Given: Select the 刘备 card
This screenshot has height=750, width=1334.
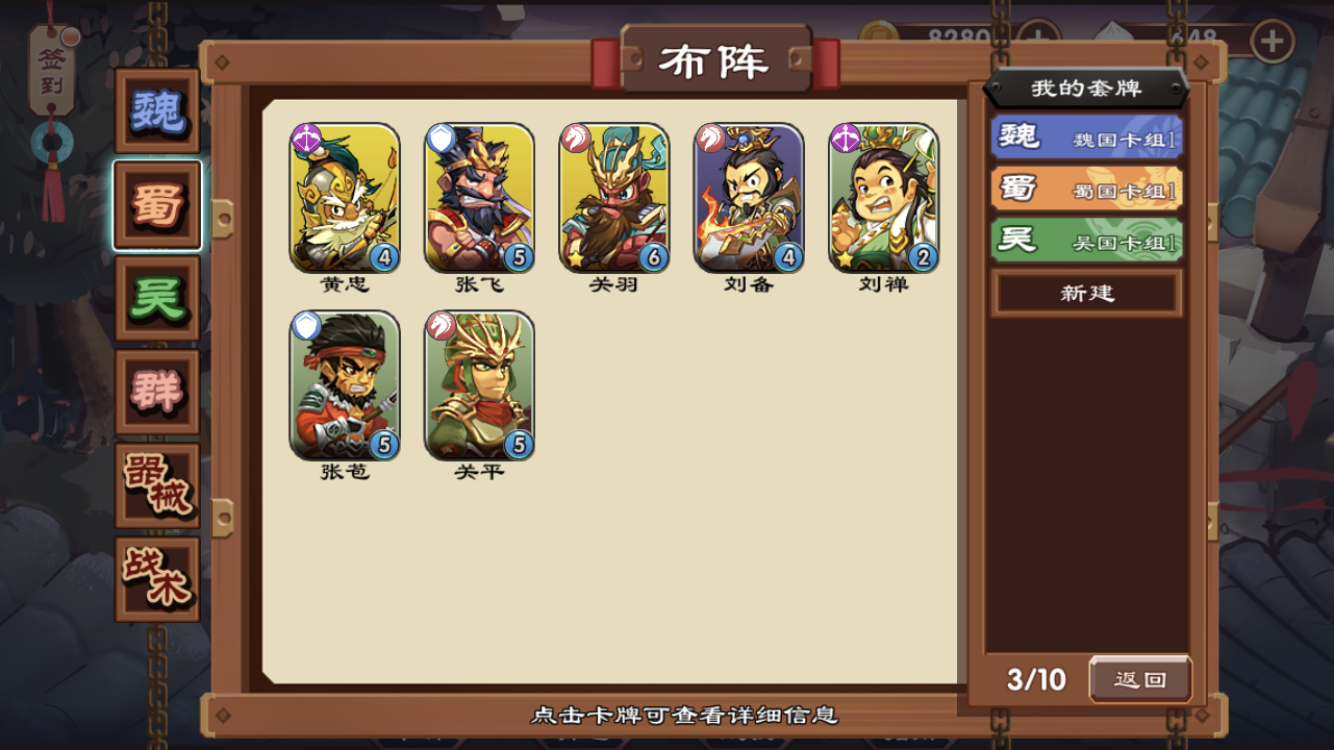Looking at the screenshot, I should coord(748,197).
